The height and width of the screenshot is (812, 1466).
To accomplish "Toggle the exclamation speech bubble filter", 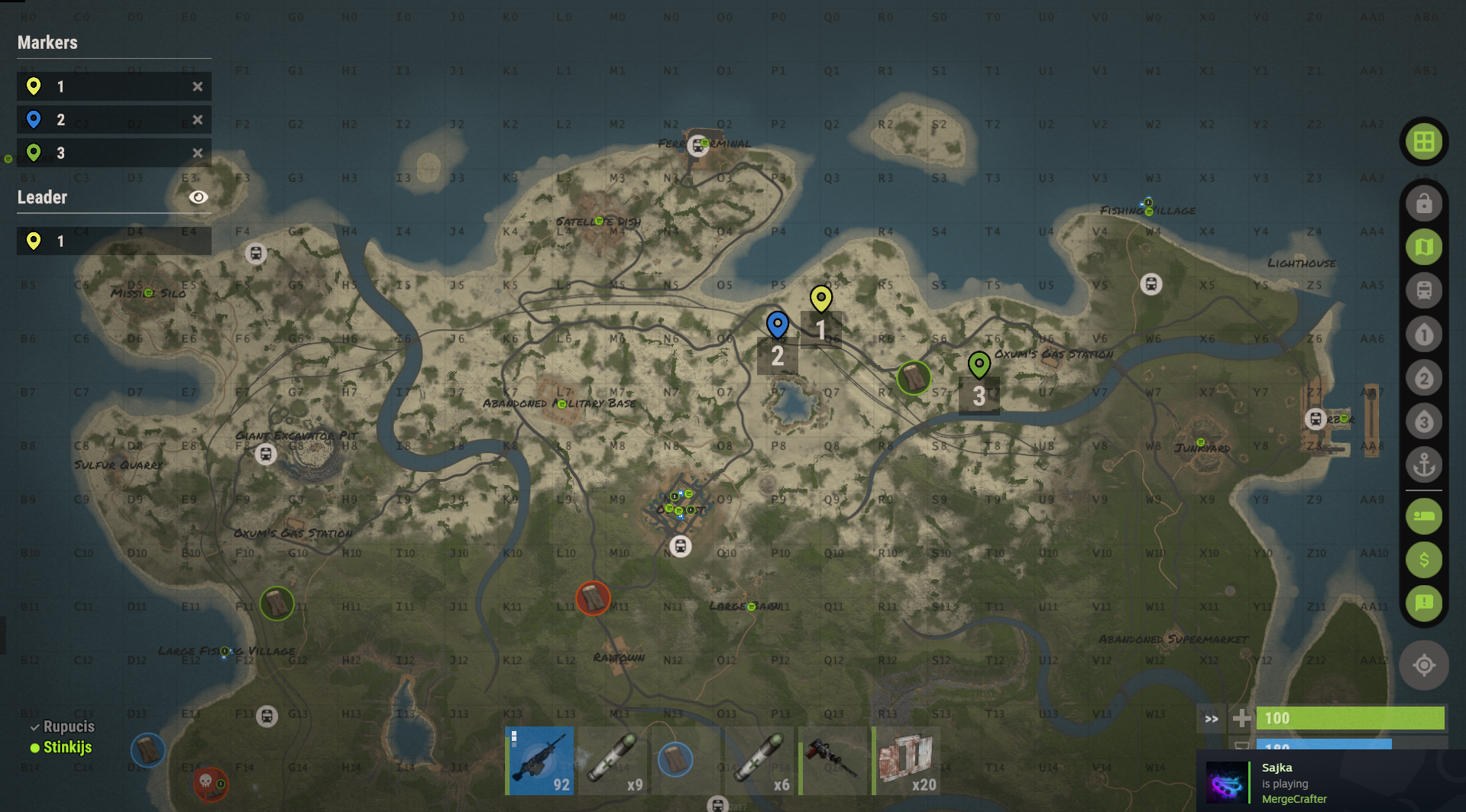I will pyautogui.click(x=1423, y=603).
